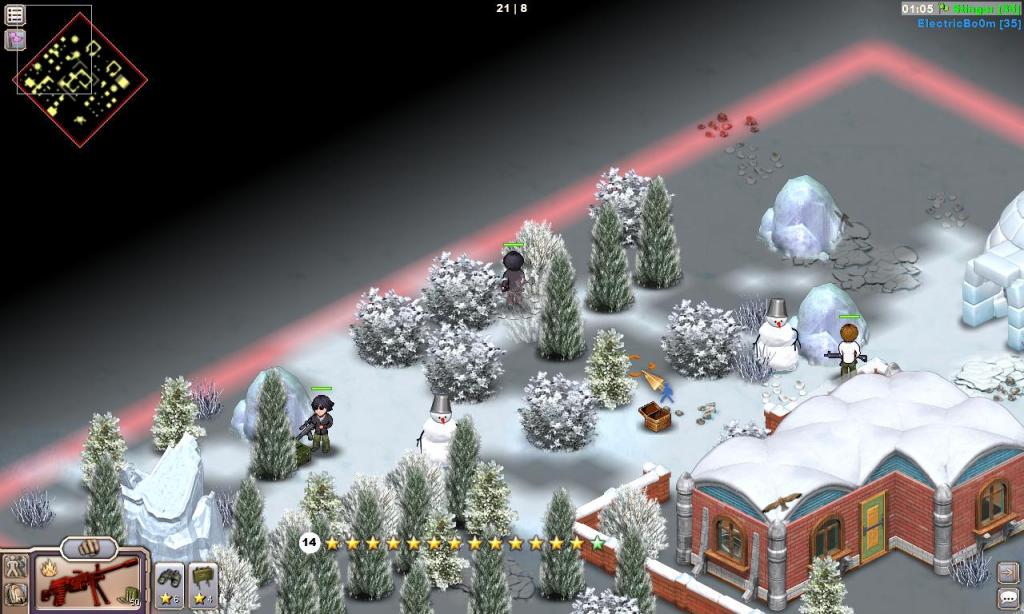The image size is (1024, 614).
Task: Open the chat speech bubble button
Action: pos(1008,598)
